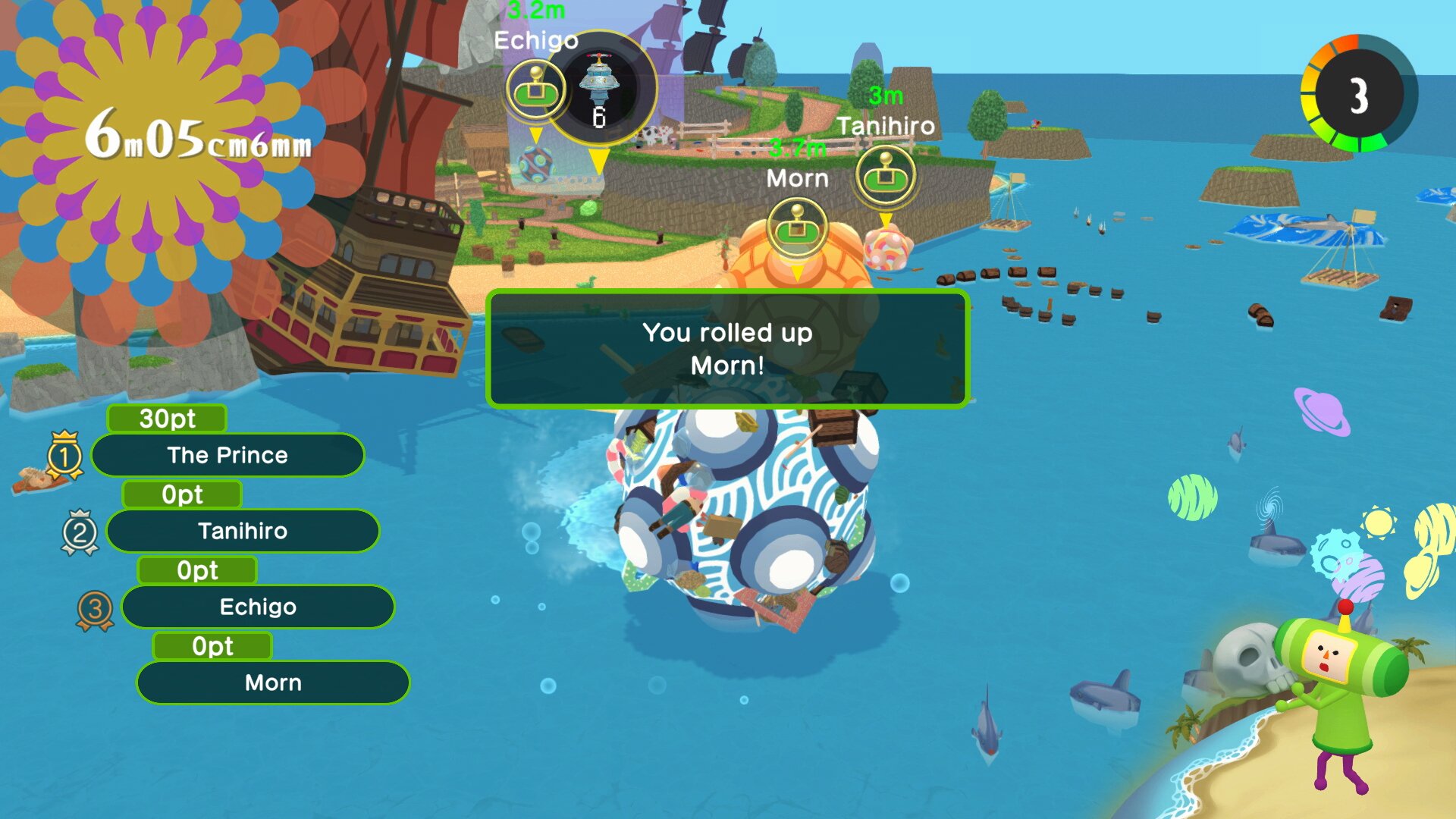Select Morn's katamari marker icon
This screenshot has width=1456, height=819.
[796, 225]
